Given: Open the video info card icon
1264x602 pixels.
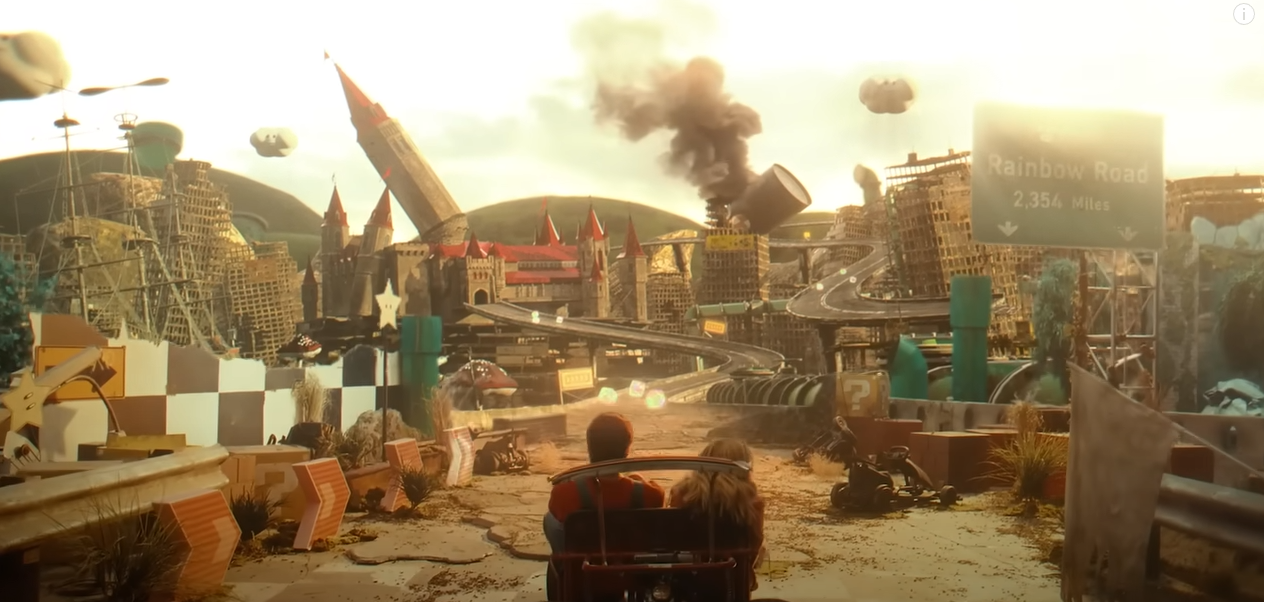Looking at the screenshot, I should [x=1243, y=14].
